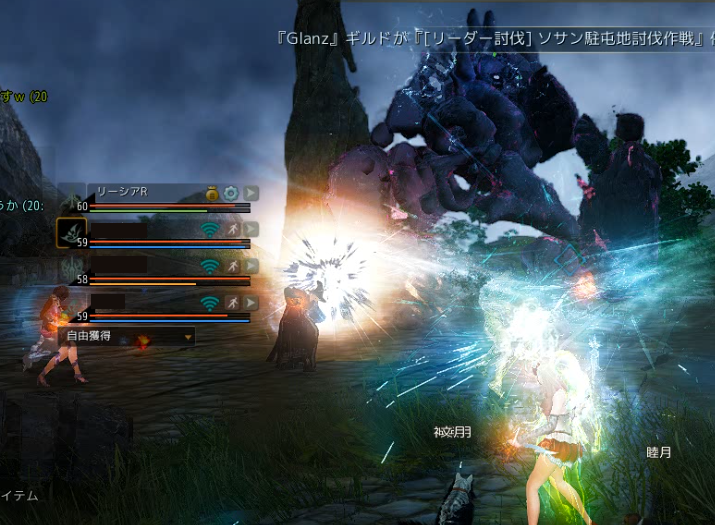Select the orange-framed party member class icon
This screenshot has height=525, width=715.
(x=71, y=233)
